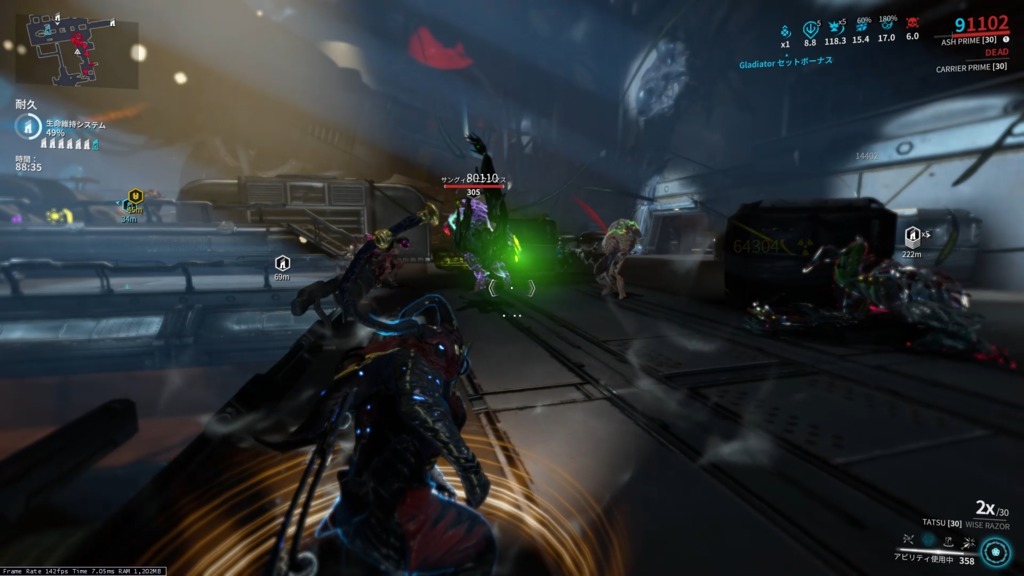The image size is (1024, 576).
Task: Click the glowing circular ability emblem
Action: click(994, 552)
